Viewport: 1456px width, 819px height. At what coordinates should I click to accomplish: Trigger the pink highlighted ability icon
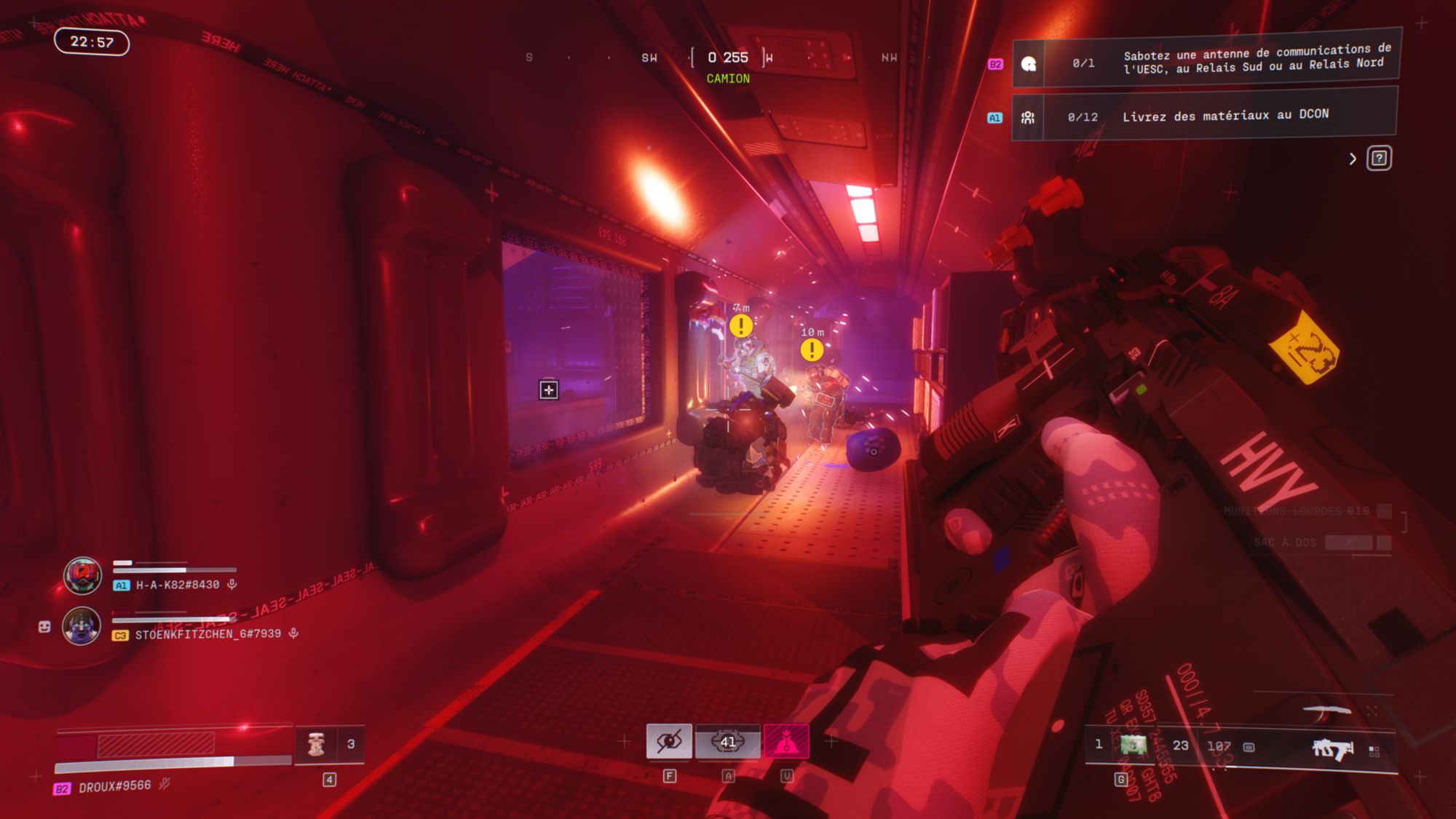pos(786,742)
